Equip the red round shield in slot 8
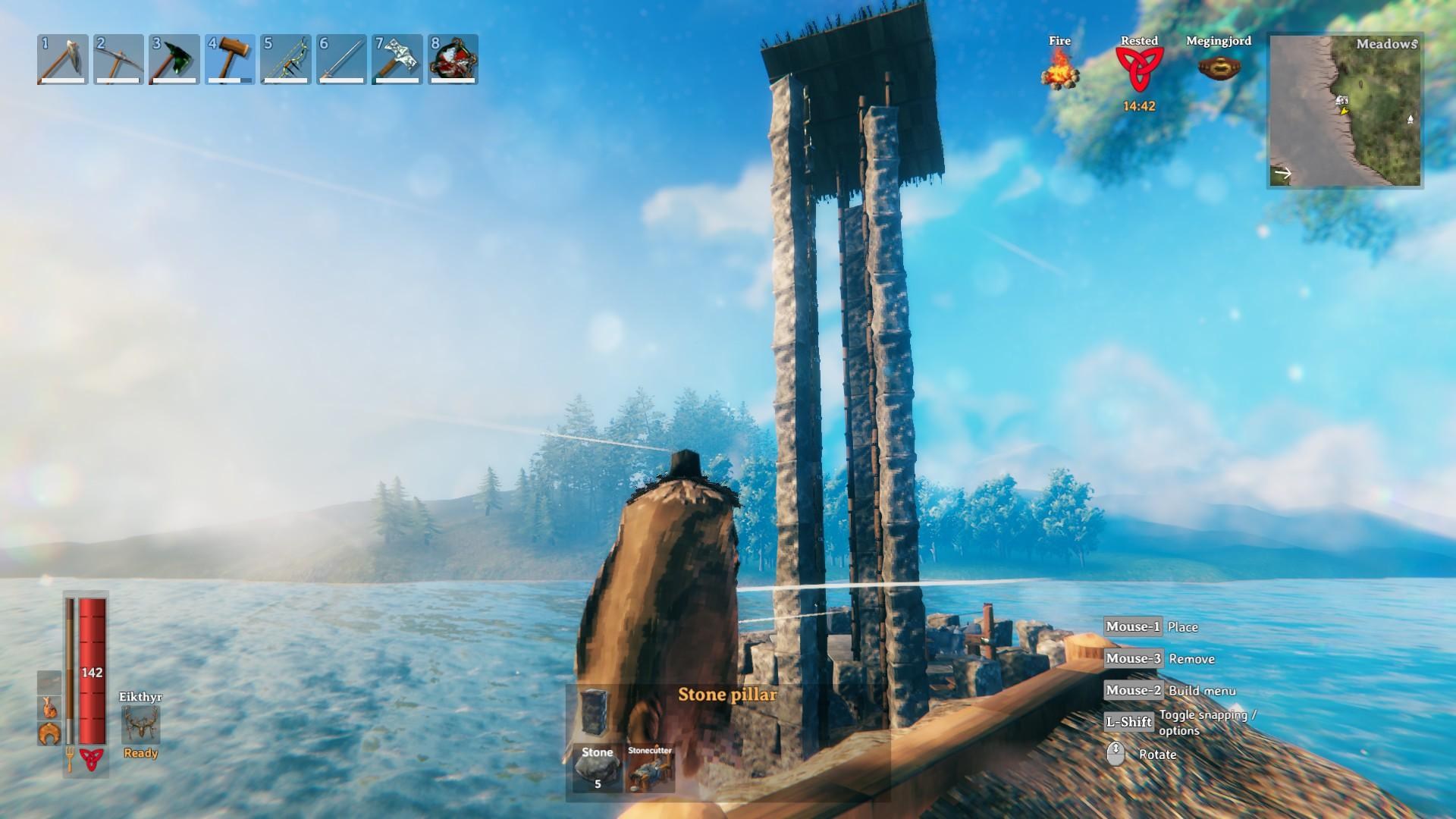This screenshot has width=1456, height=819. (453, 58)
